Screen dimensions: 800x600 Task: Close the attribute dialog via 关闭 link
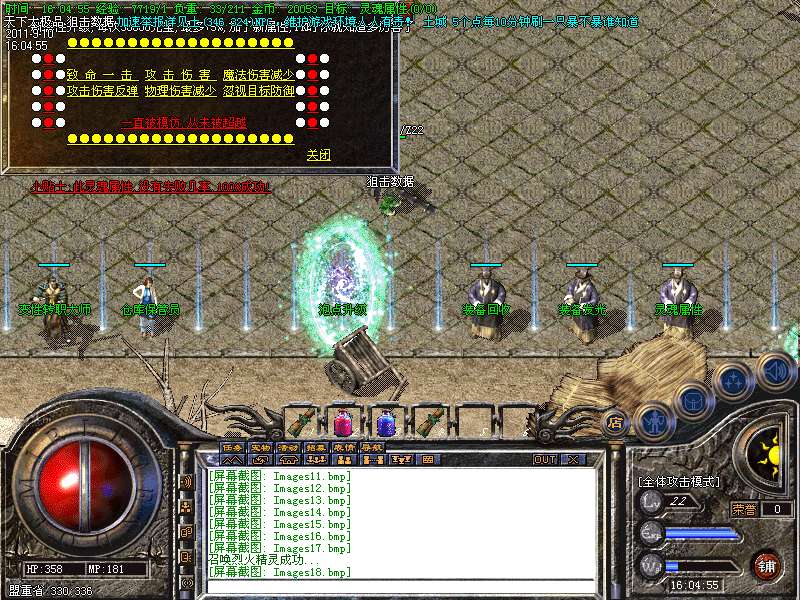318,155
